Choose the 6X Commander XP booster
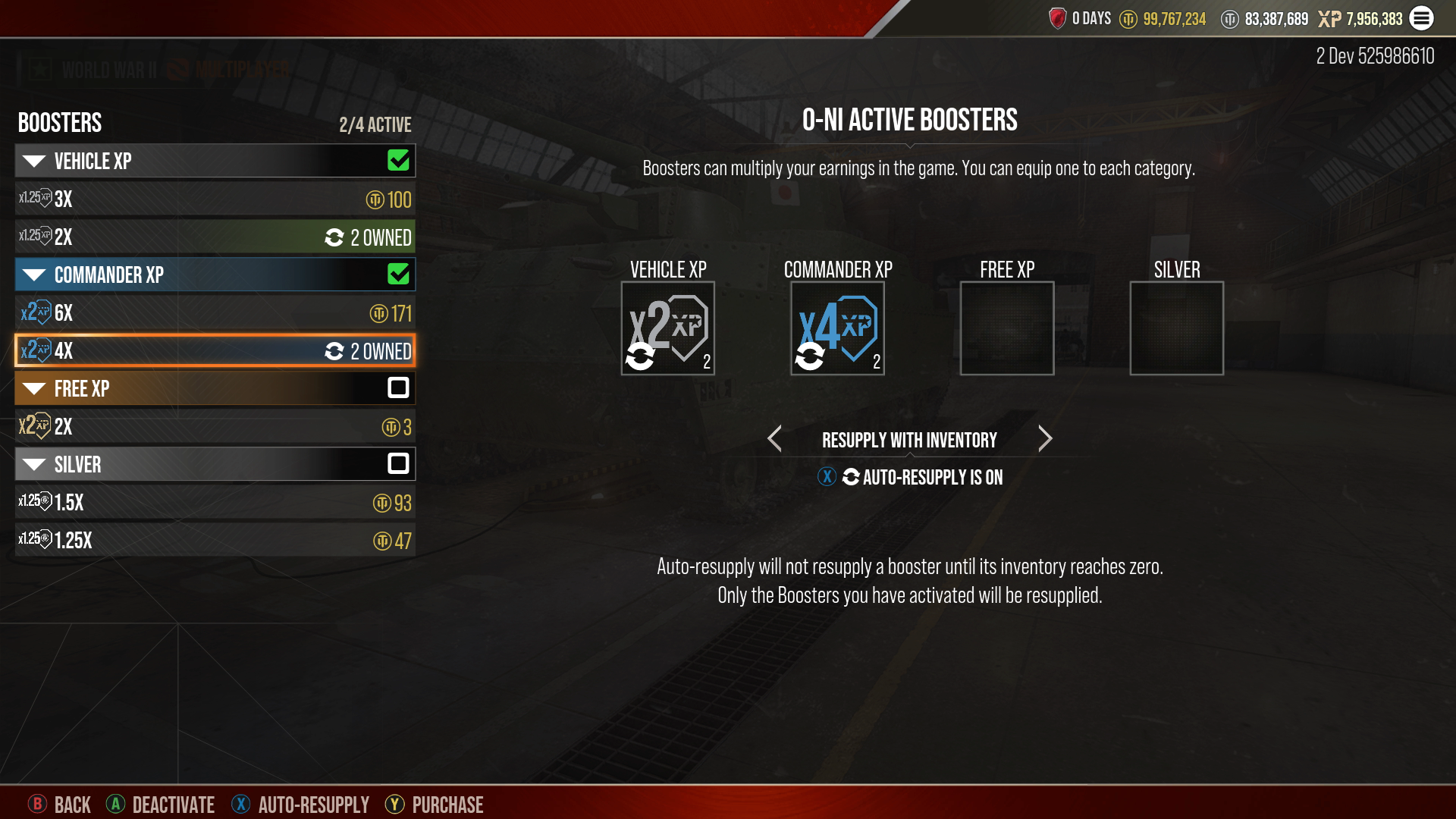This screenshot has height=819, width=1456. [x=215, y=313]
